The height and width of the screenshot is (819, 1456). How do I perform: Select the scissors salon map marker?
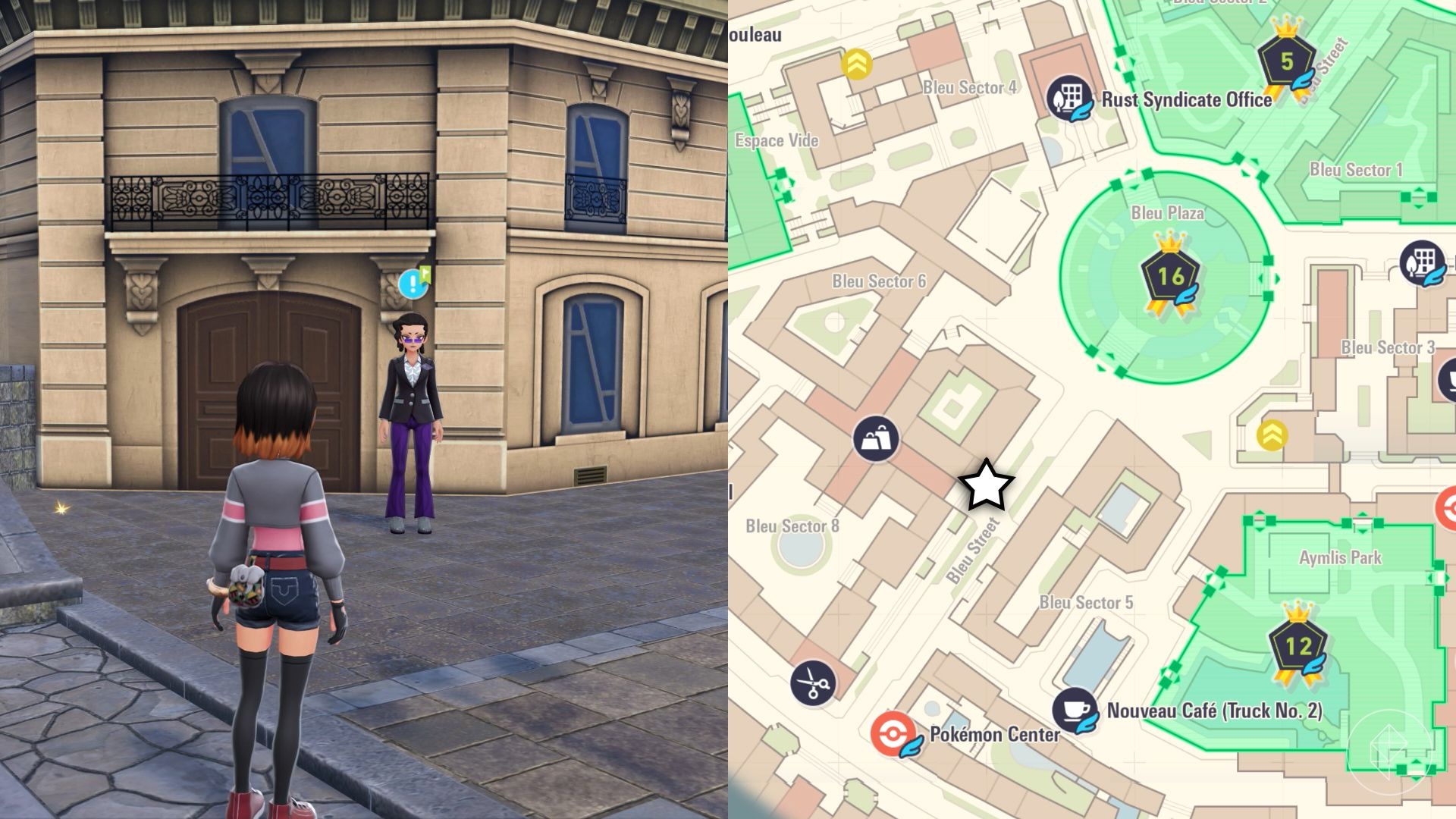pos(813,682)
